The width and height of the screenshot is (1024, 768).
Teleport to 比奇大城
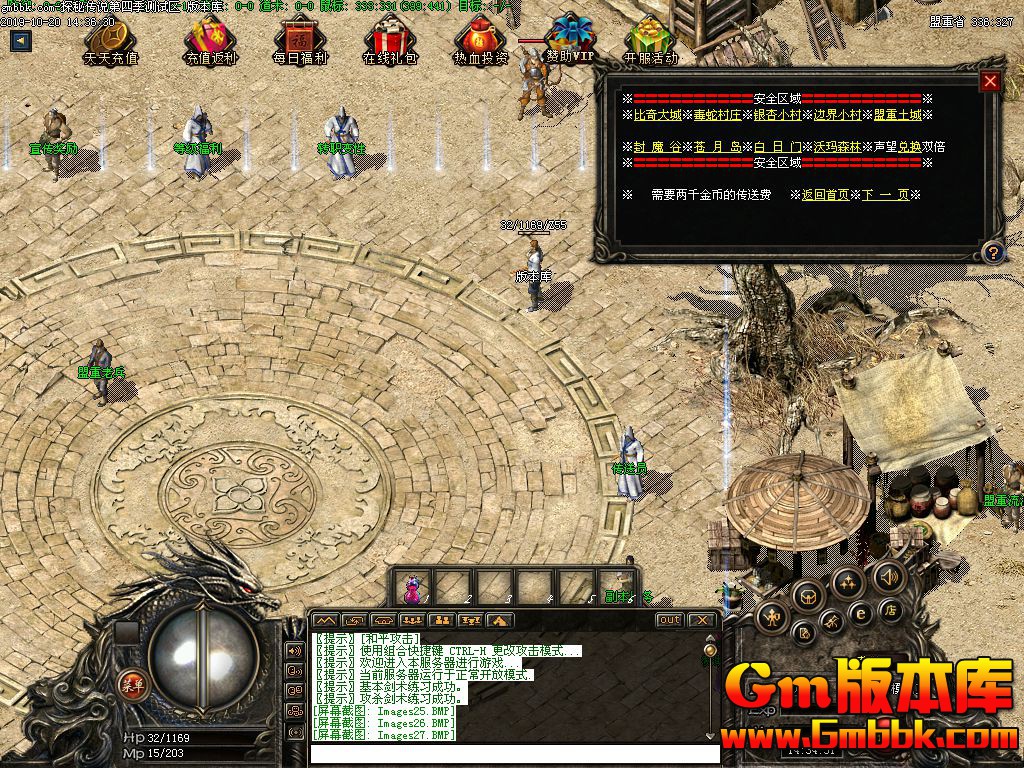pyautogui.click(x=657, y=115)
